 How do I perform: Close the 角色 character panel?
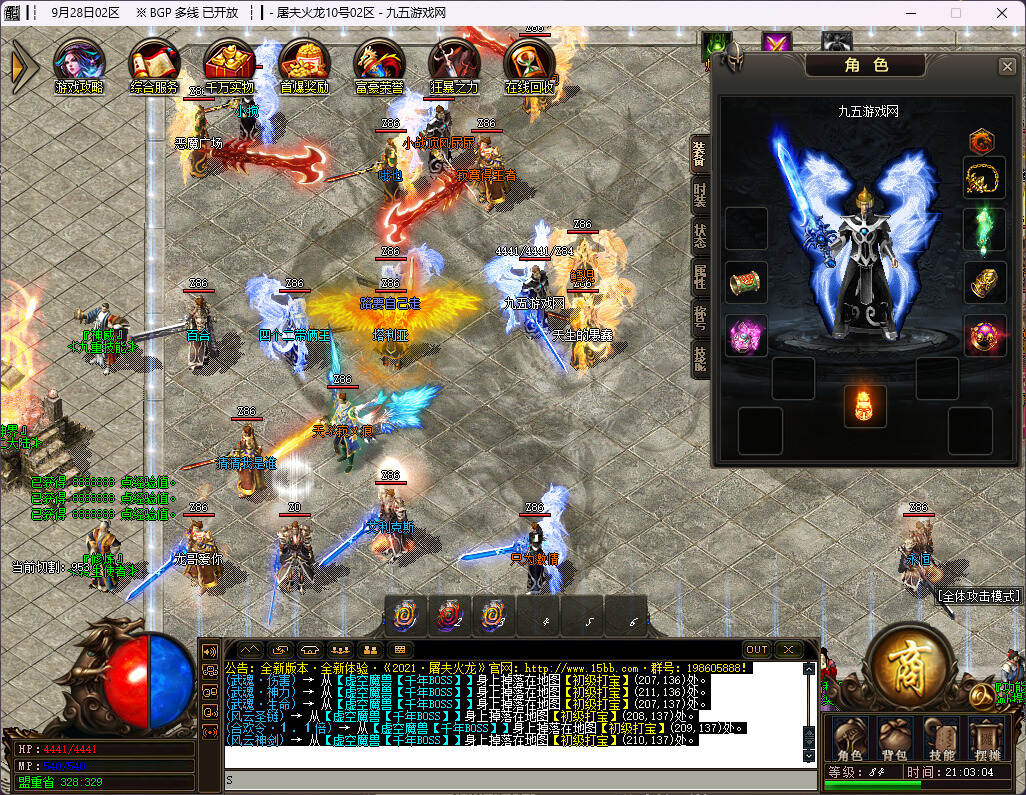[x=1007, y=66]
